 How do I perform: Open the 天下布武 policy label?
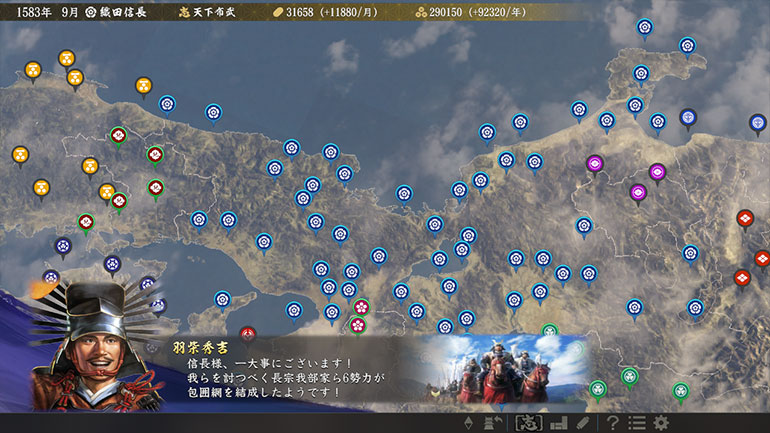click(x=204, y=12)
